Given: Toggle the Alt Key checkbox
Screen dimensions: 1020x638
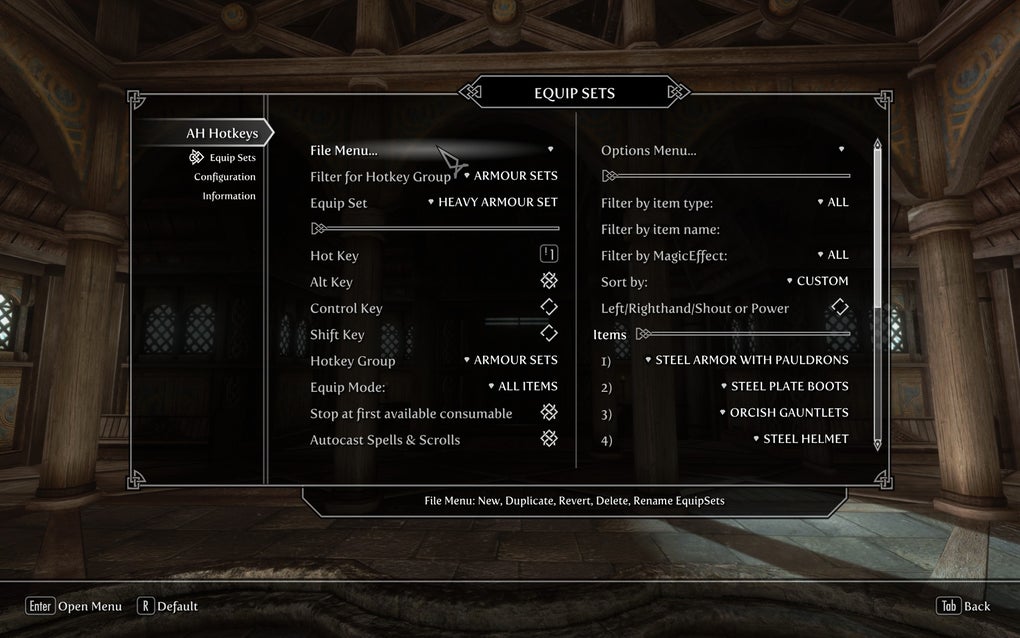Looking at the screenshot, I should pos(549,282).
